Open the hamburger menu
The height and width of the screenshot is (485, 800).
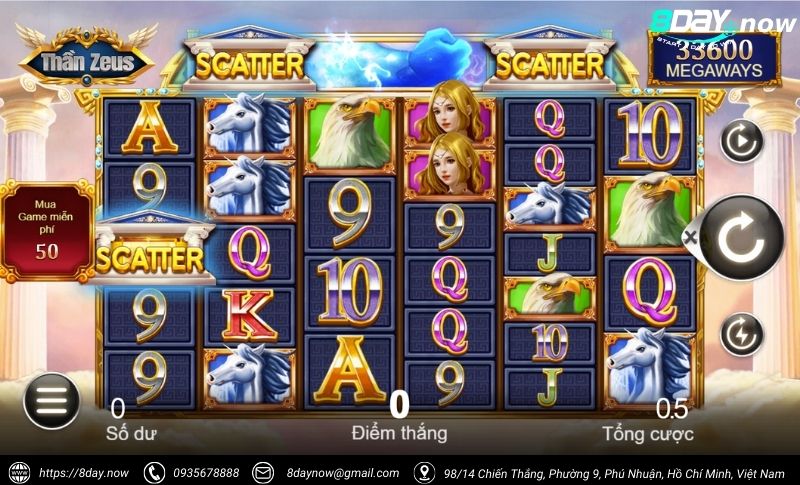click(x=51, y=399)
